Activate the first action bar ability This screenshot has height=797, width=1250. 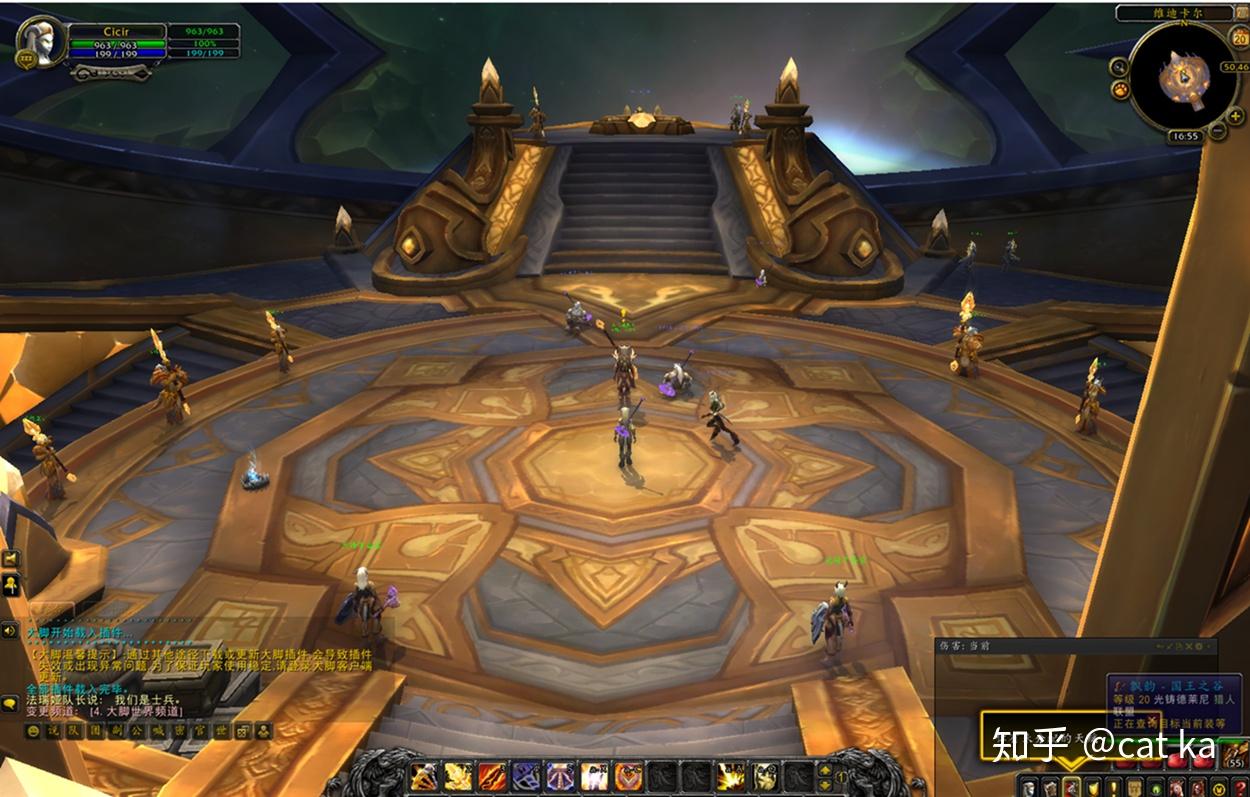click(x=424, y=775)
